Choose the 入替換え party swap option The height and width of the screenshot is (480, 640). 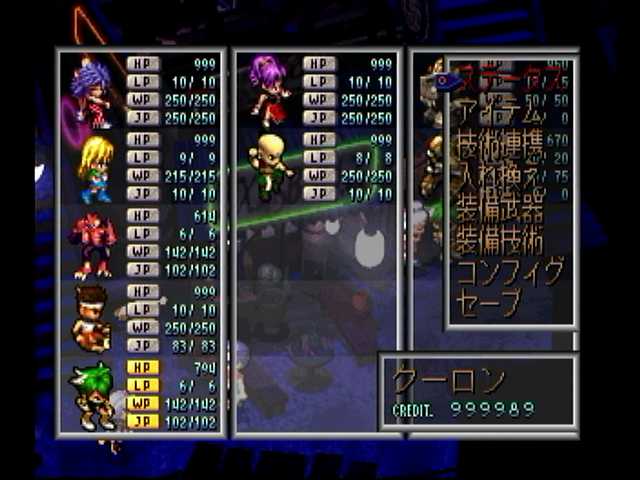[x=501, y=180]
